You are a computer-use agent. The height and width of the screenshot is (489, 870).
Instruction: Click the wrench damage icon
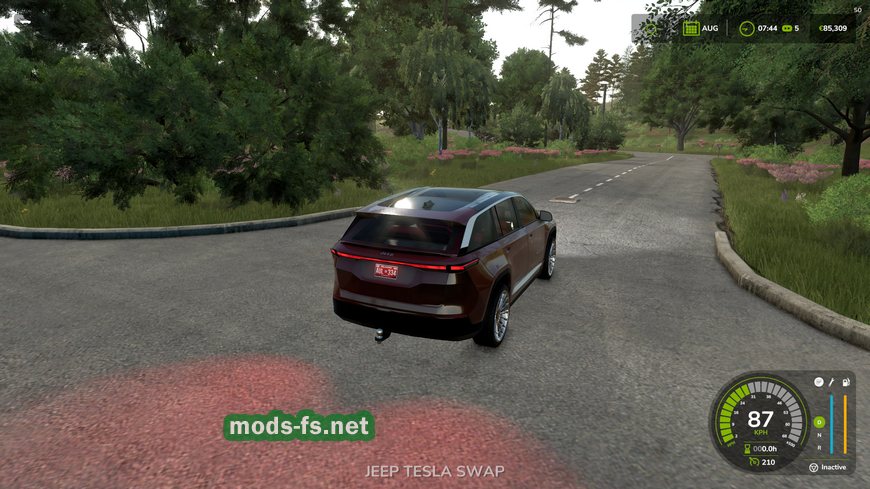point(832,382)
